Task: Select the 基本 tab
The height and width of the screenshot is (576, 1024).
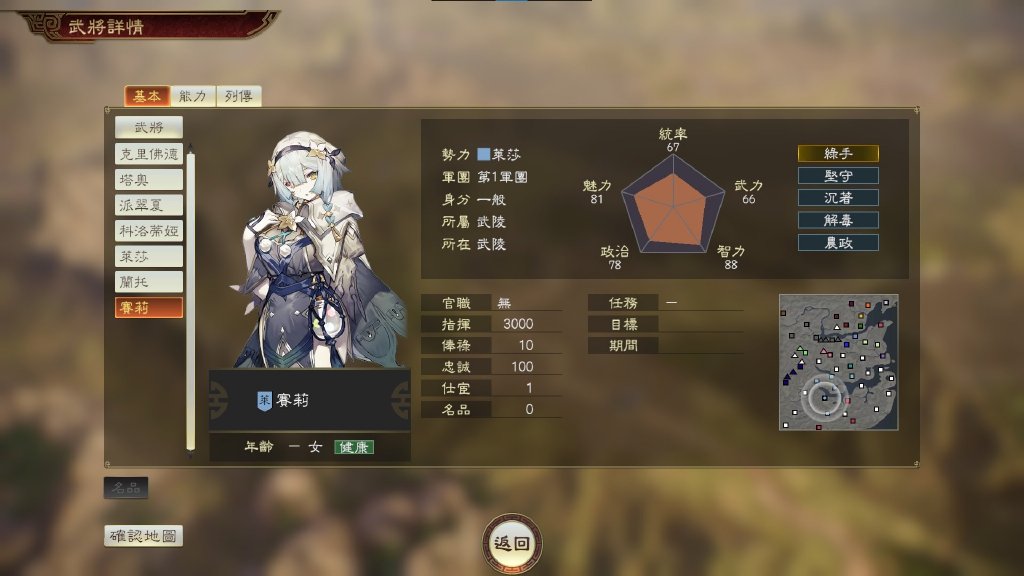Action: click(x=146, y=96)
